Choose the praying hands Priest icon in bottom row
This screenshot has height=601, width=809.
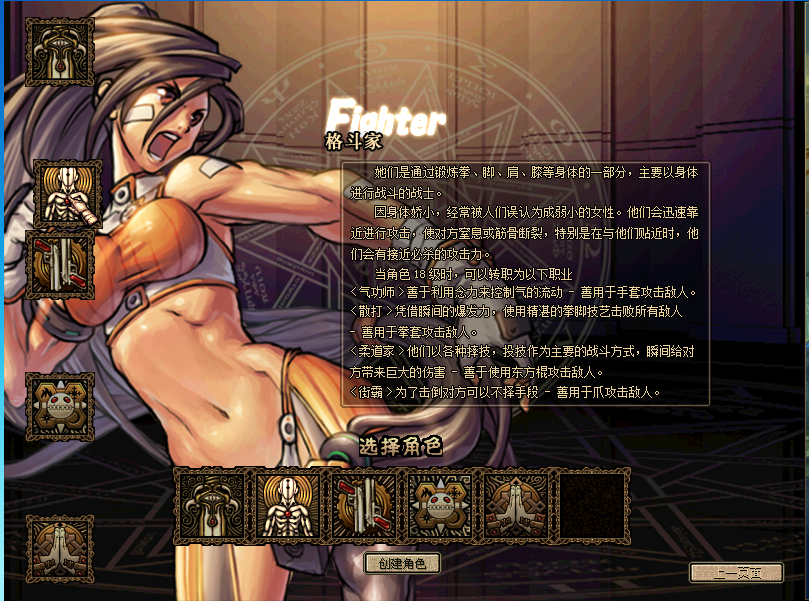click(517, 505)
